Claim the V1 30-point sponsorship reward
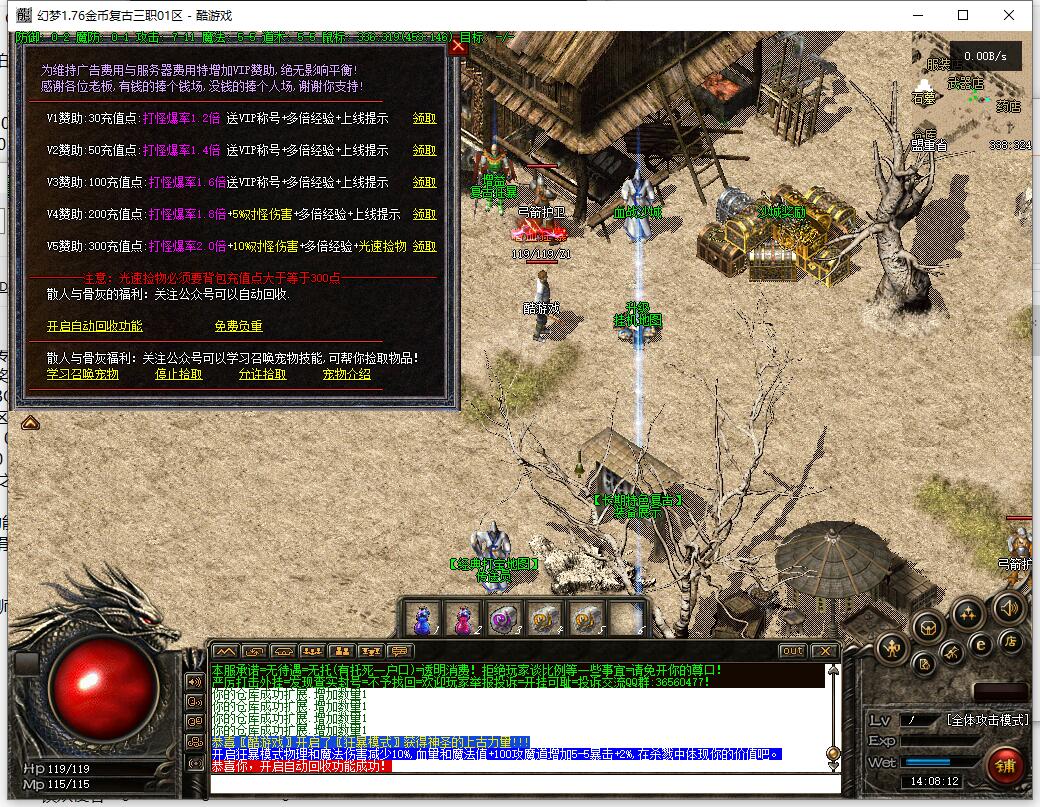Screen dimensions: 1040x807 (425, 118)
